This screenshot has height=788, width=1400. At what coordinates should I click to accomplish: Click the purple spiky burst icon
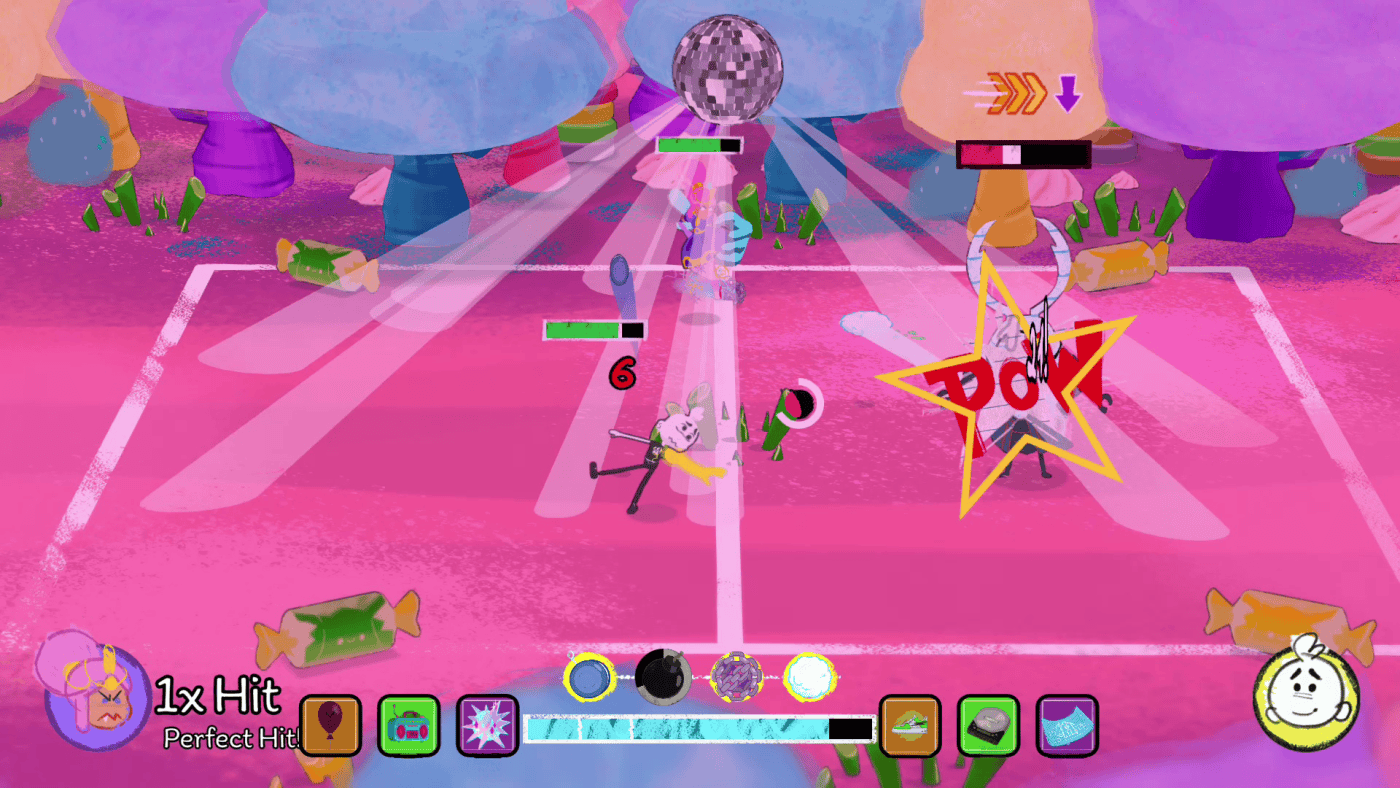(x=488, y=727)
